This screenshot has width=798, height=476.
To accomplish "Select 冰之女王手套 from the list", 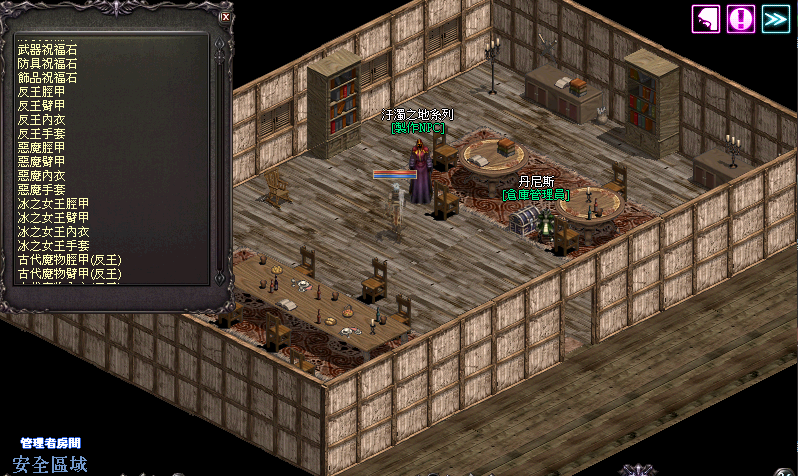I will pyautogui.click(x=53, y=245).
